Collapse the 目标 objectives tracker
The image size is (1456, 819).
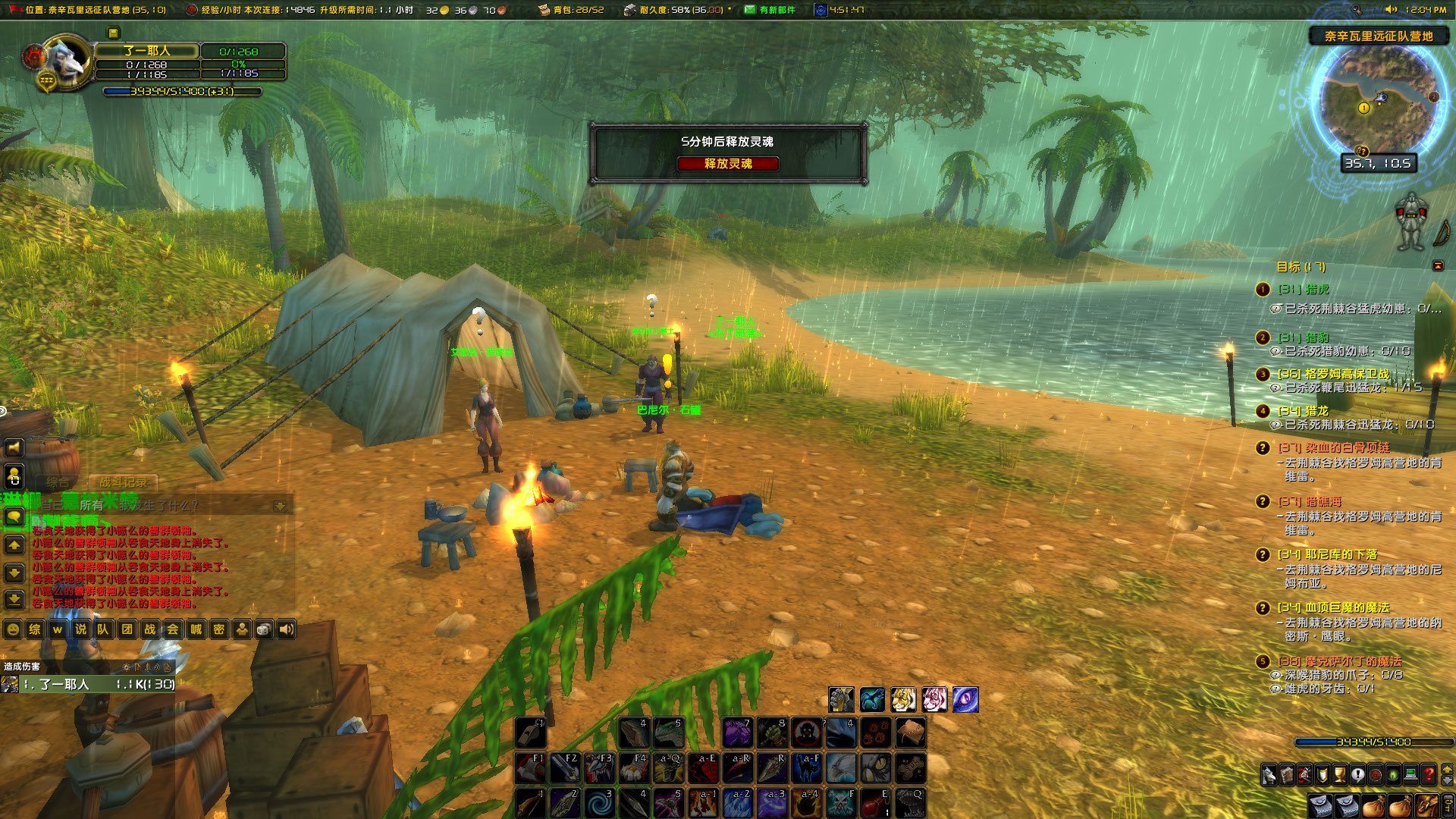point(1437,265)
